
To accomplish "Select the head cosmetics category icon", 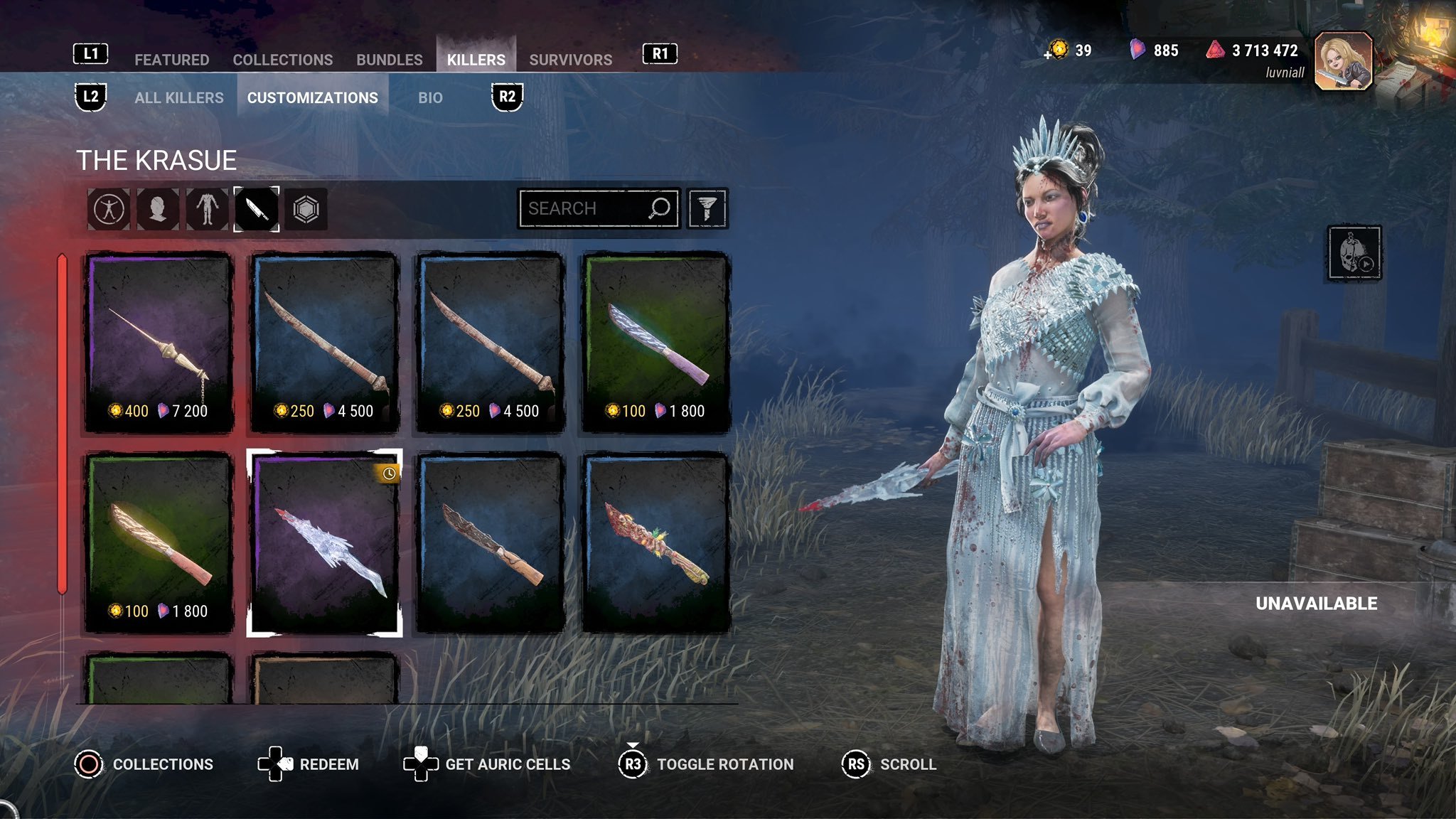I will (158, 209).
